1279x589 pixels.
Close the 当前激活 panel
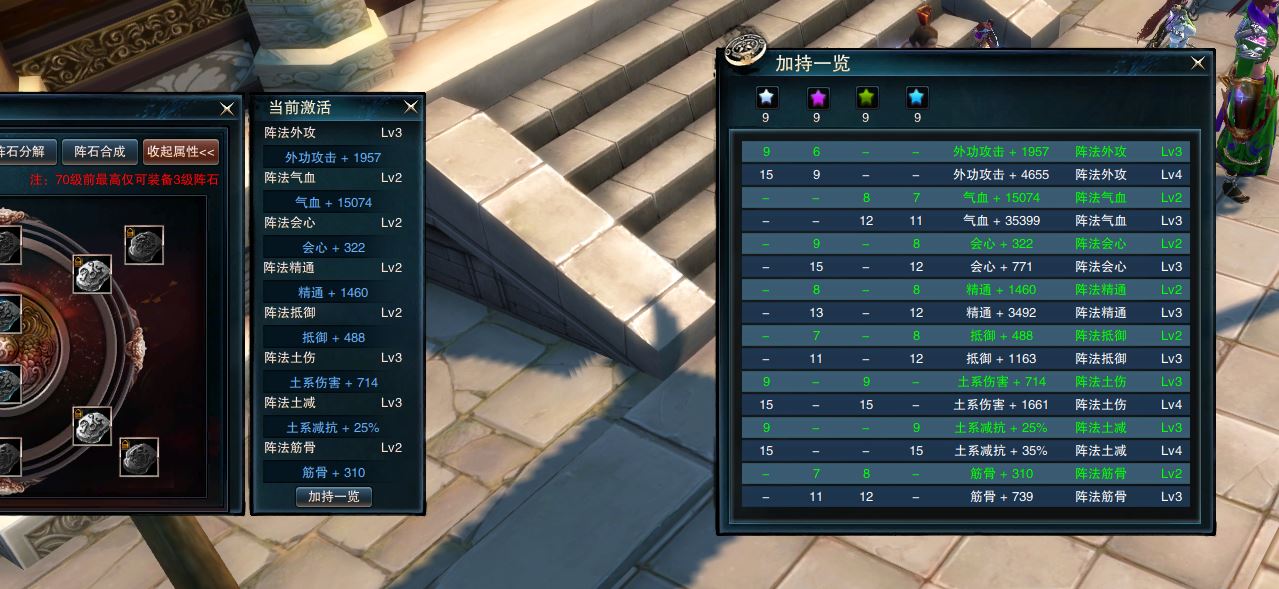(411, 107)
